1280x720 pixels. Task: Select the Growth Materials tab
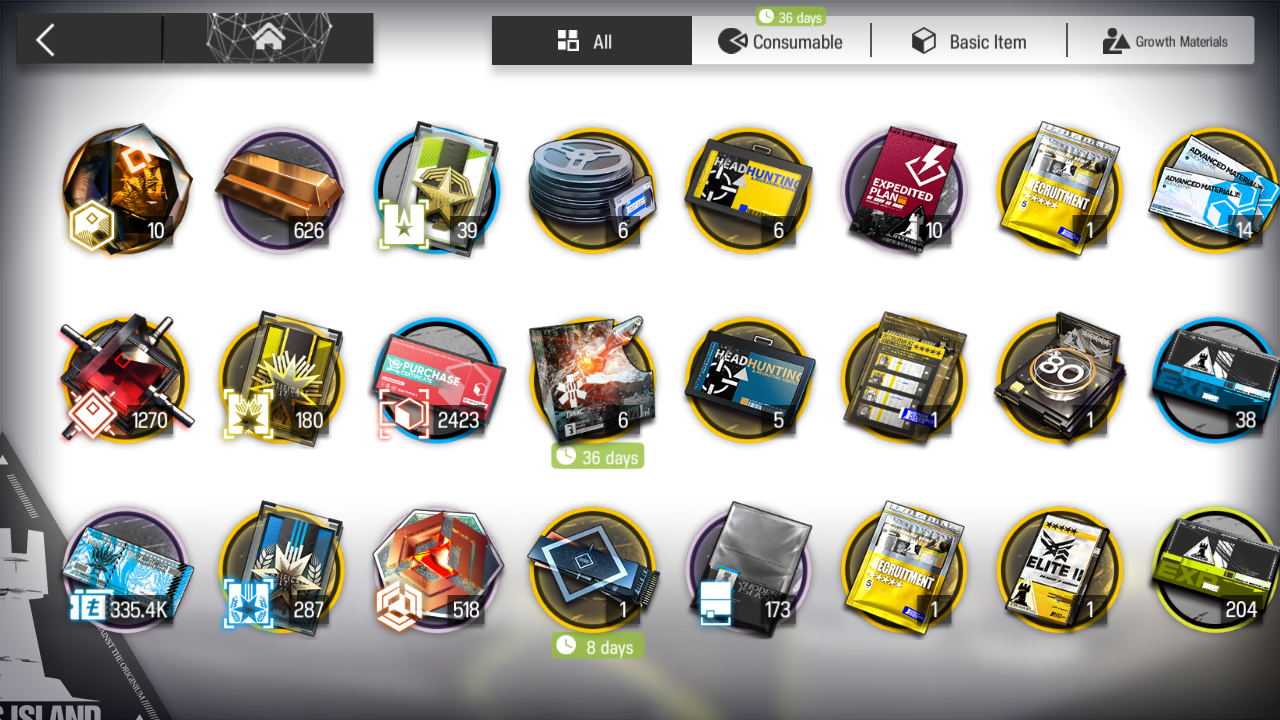pyautogui.click(x=1164, y=41)
